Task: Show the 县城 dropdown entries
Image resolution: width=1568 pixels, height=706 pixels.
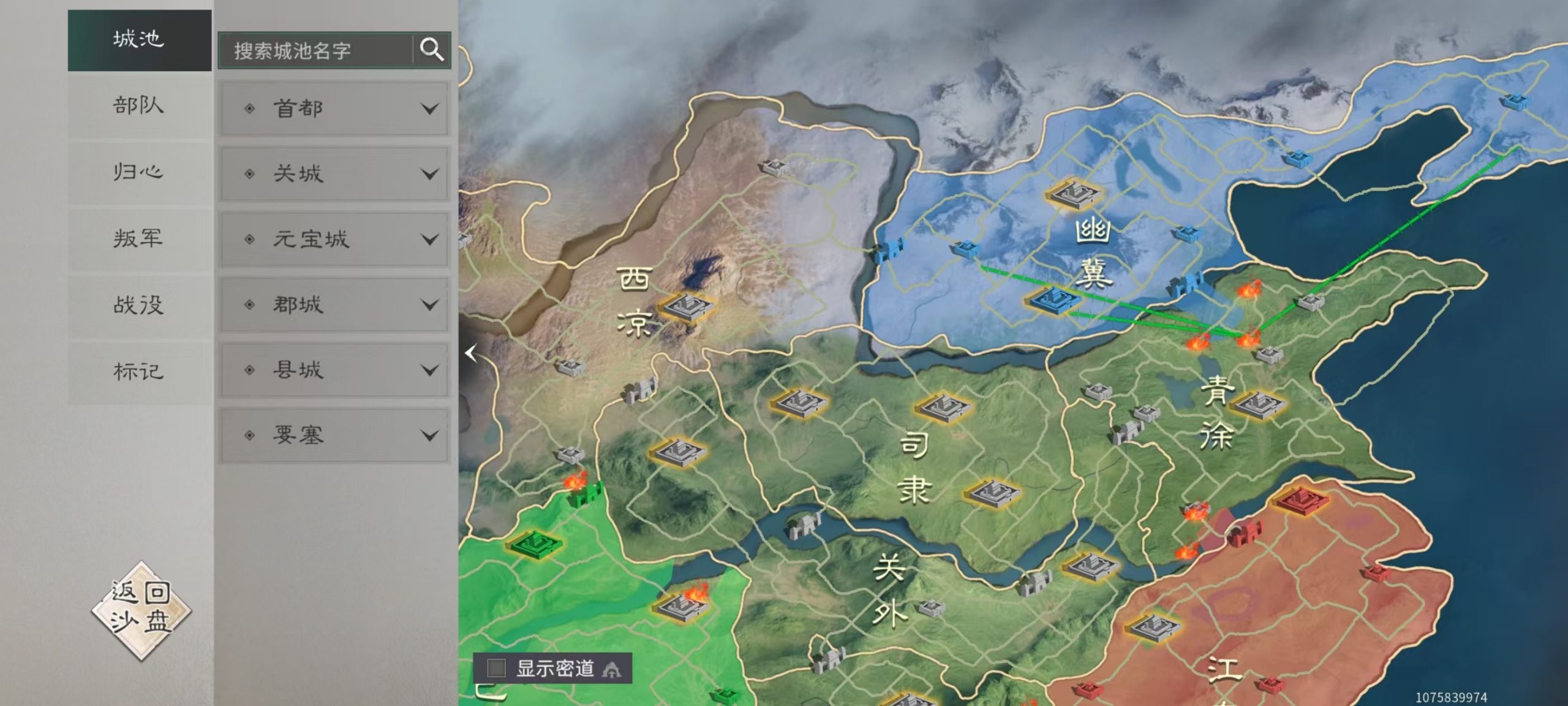Action: pos(334,370)
